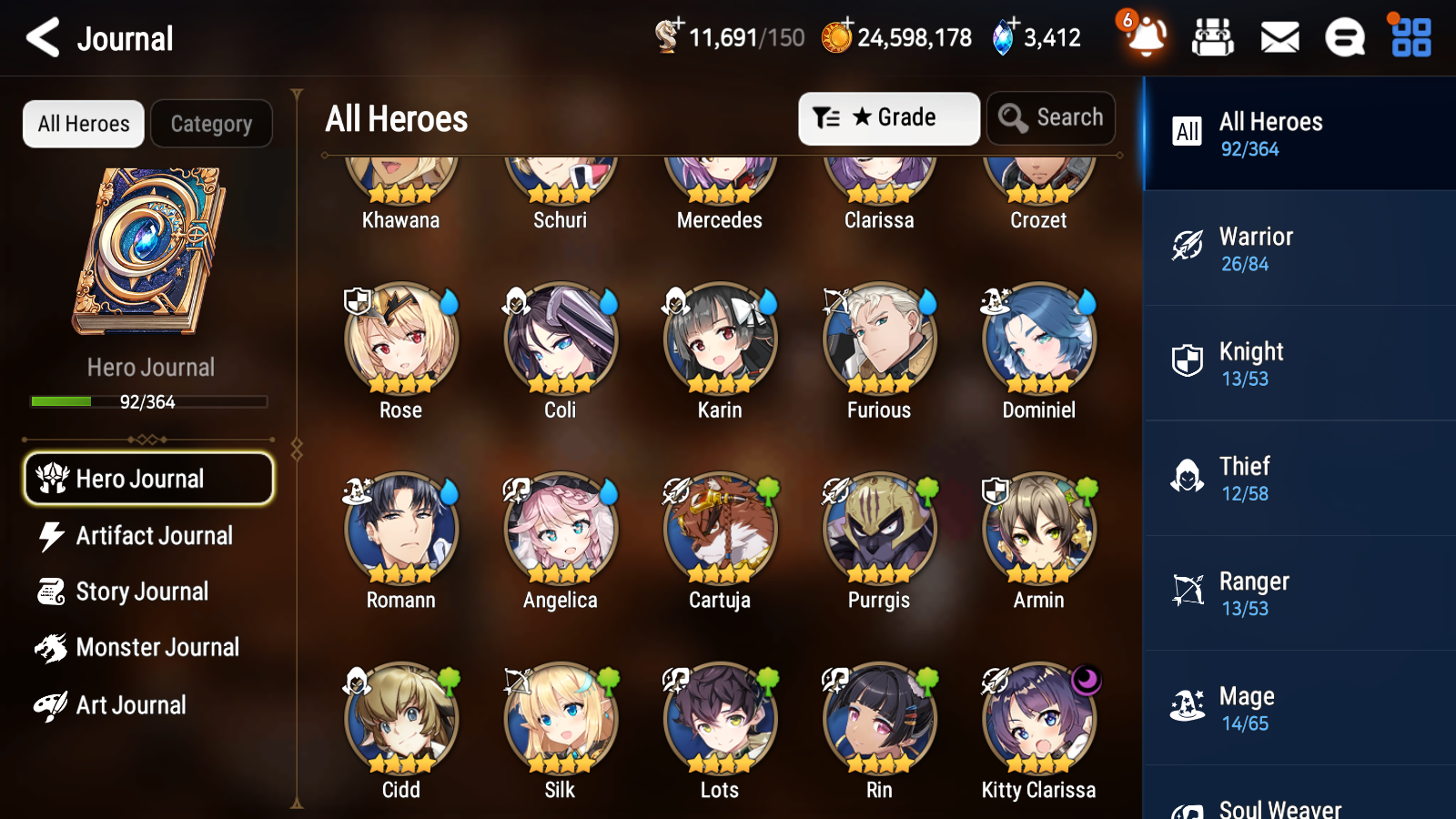Open the Grade sorting dropdown
This screenshot has height=819, width=1456.
[x=888, y=117]
